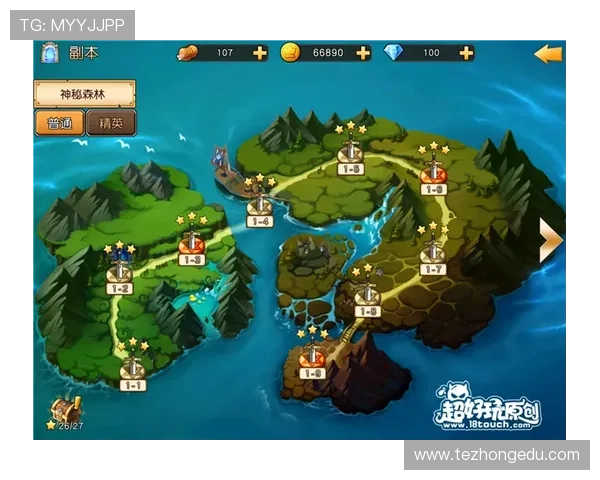Viewport: 600px width, 480px height.
Task: Go to the next chapter map arrow
Action: point(550,240)
